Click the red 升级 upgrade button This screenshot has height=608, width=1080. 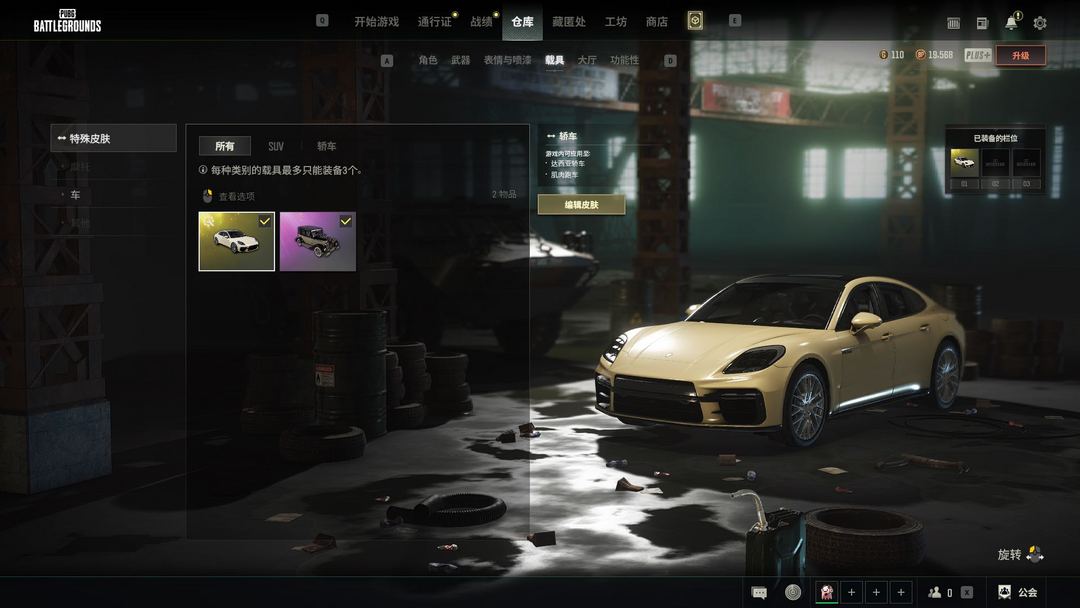pyautogui.click(x=1020, y=56)
